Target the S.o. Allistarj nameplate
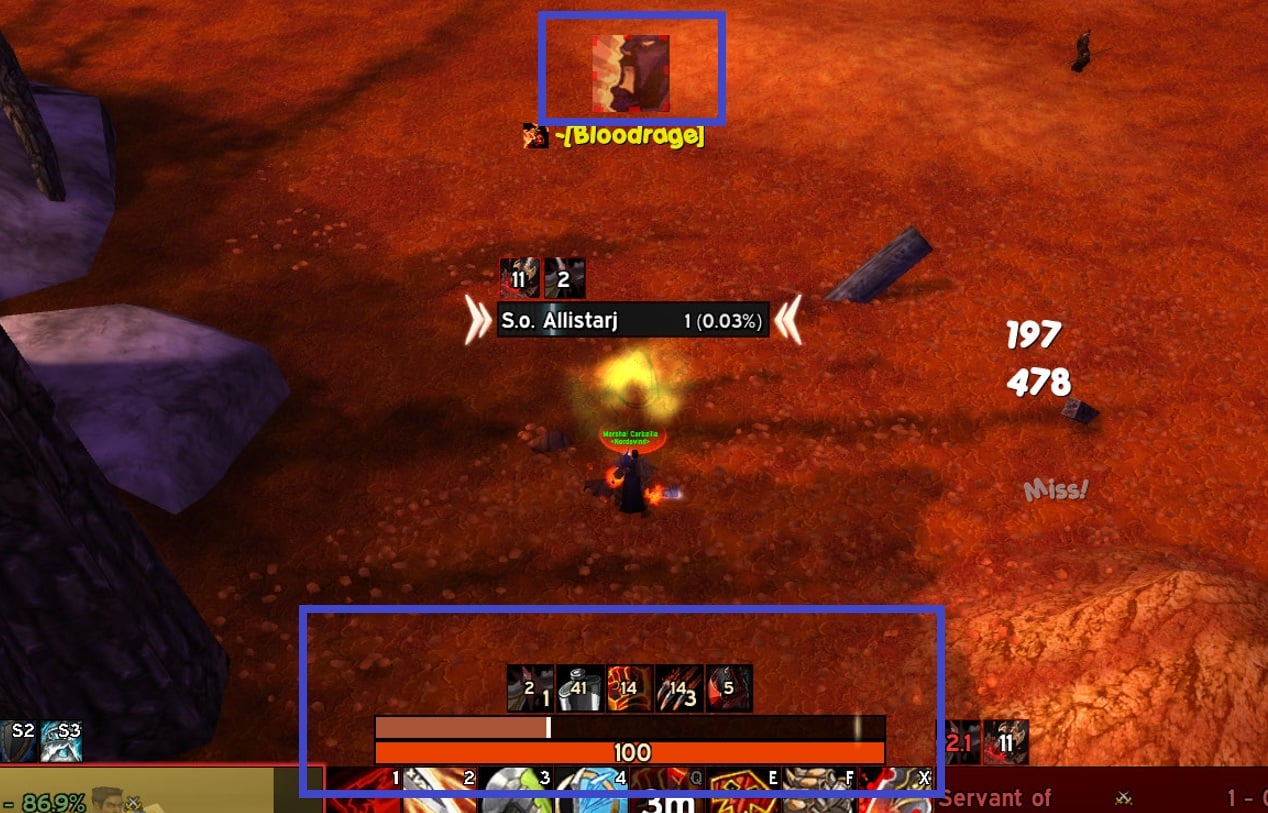1268x813 pixels. coord(632,321)
